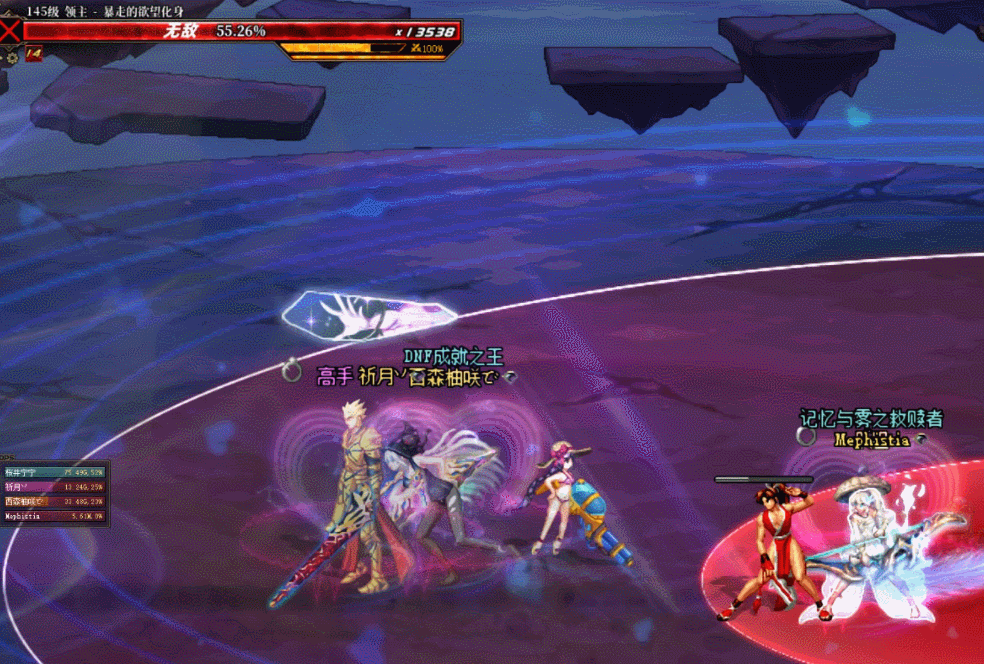Select 祈月 row in damage meter

pyautogui.click(x=54, y=486)
